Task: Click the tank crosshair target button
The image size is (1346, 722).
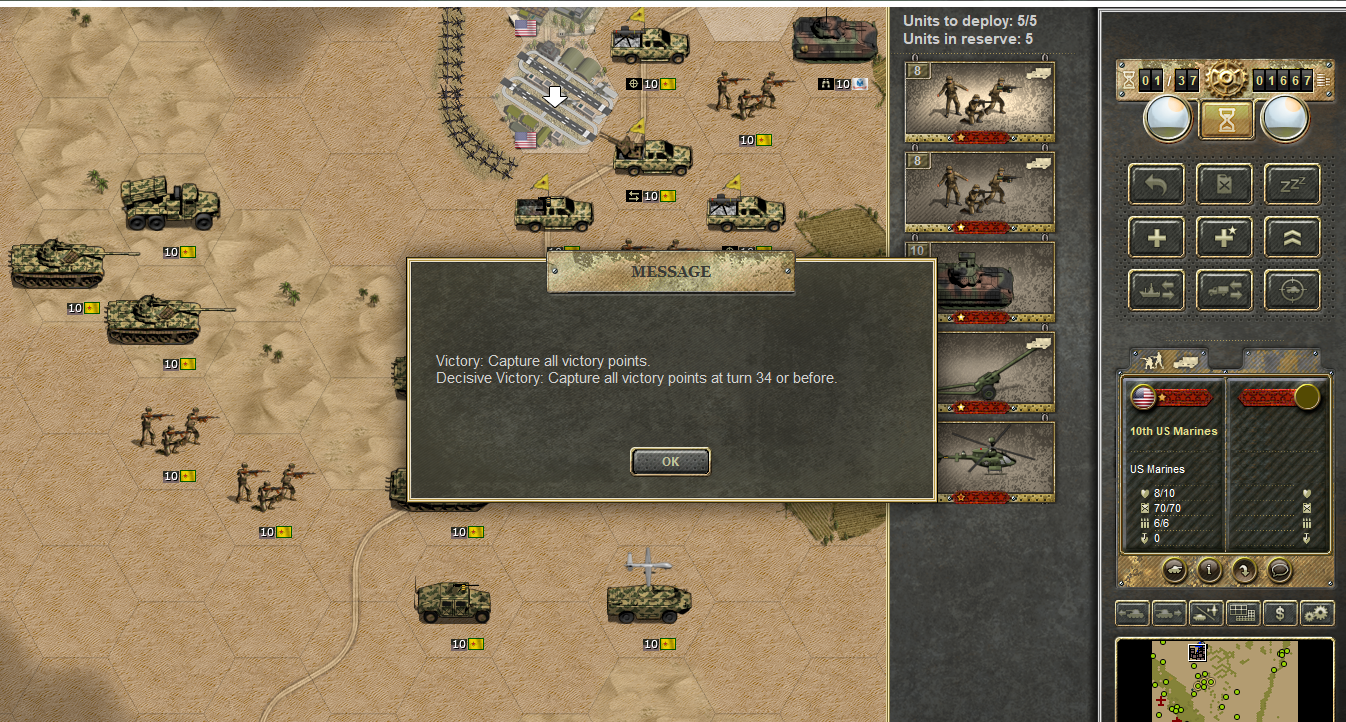Action: 1292,290
